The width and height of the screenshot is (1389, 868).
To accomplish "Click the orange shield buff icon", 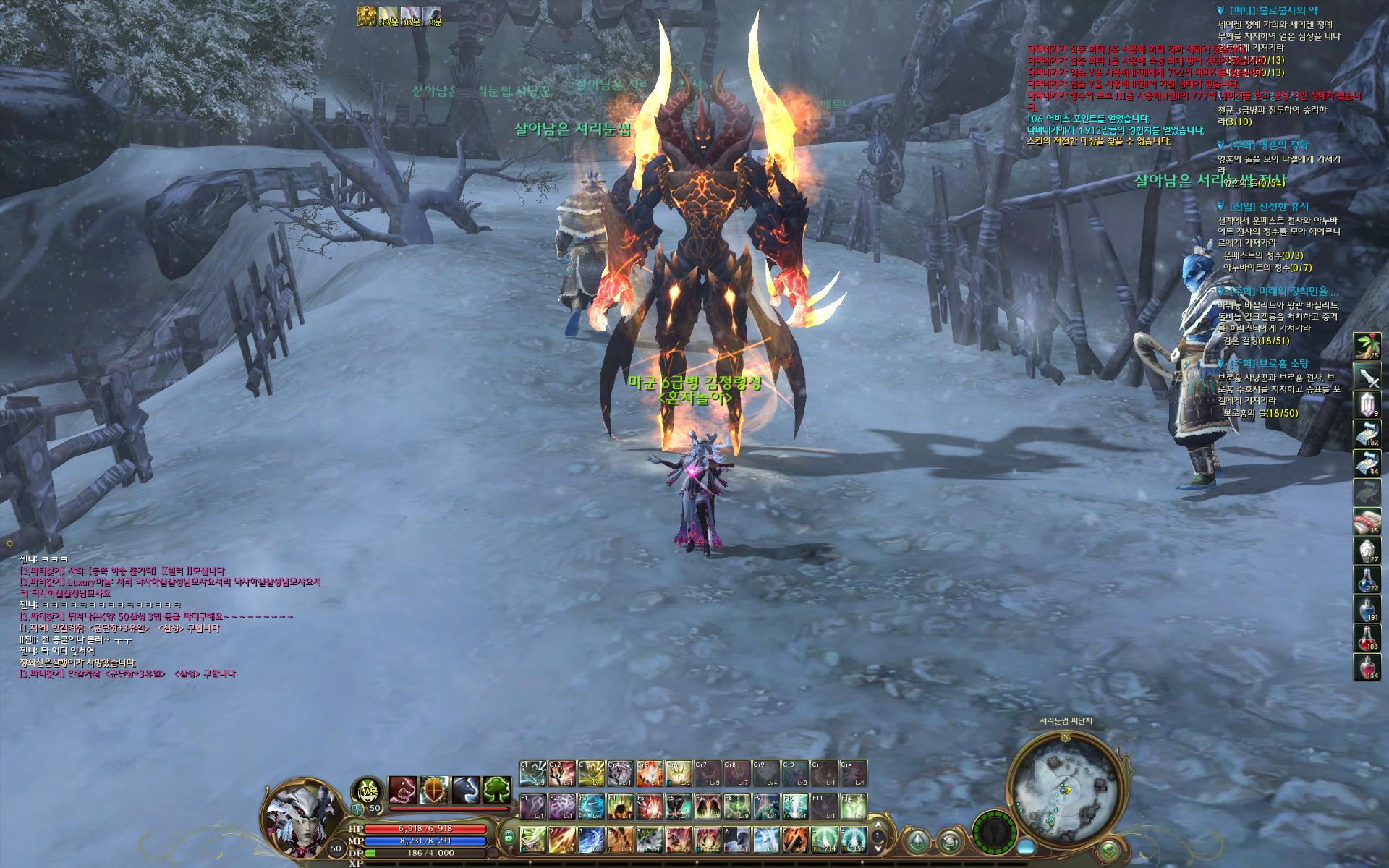I will tap(435, 791).
